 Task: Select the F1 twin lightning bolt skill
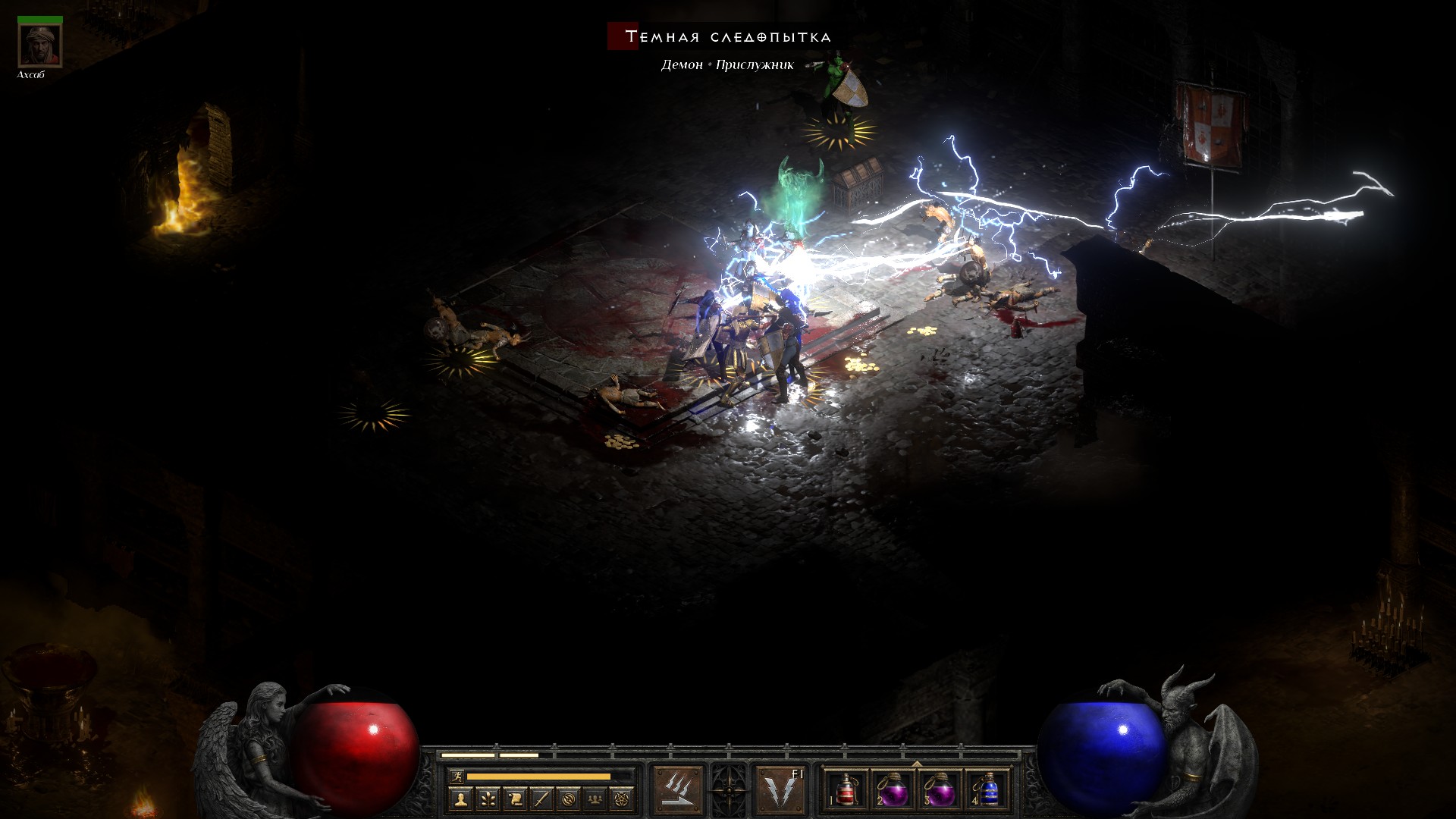click(x=780, y=790)
